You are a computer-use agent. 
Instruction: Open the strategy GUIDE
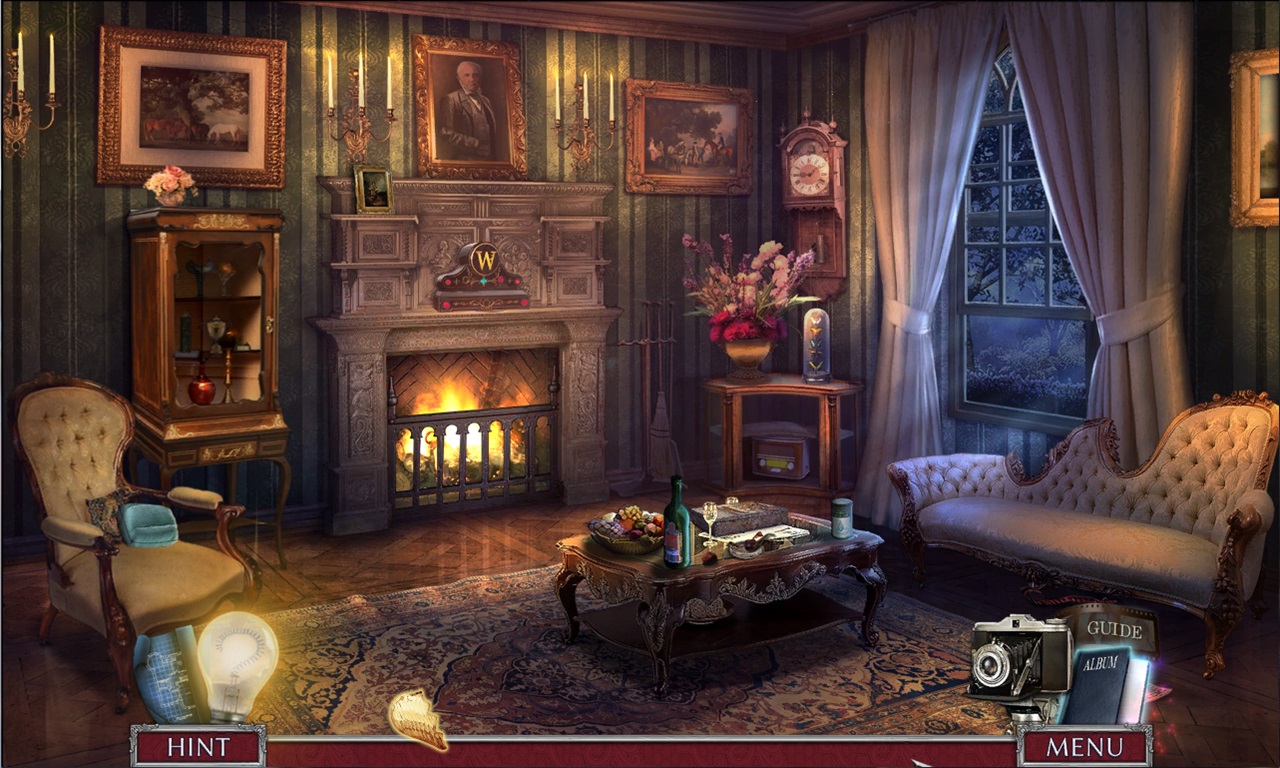tap(1114, 629)
